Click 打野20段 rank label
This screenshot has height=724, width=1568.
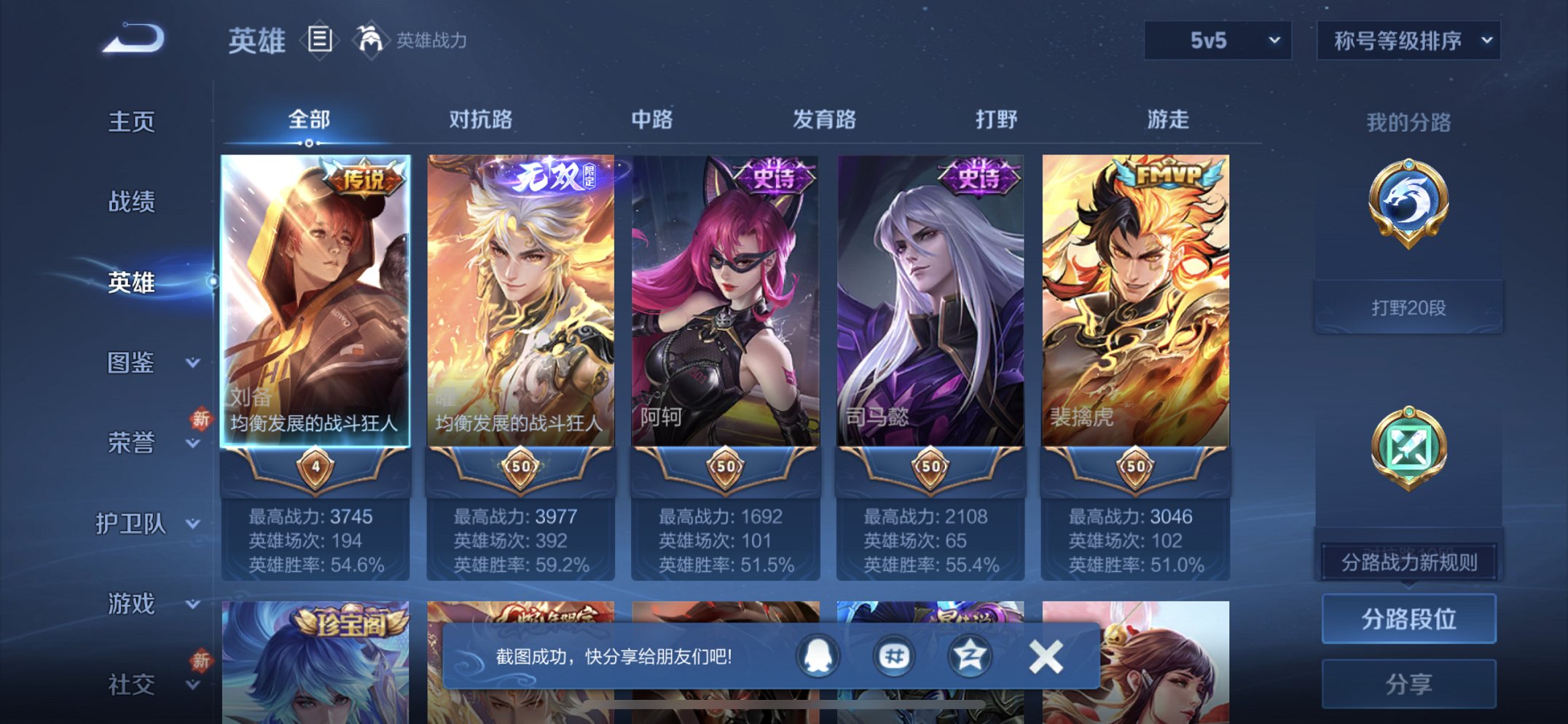tap(1408, 306)
